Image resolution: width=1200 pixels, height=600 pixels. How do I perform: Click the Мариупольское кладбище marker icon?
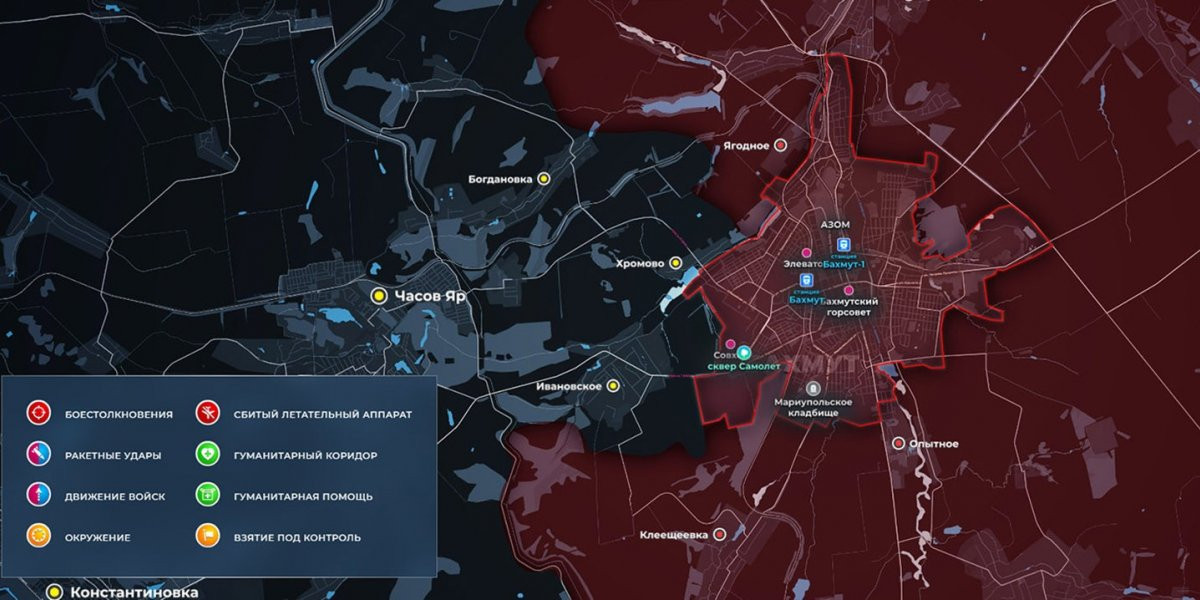tap(813, 388)
